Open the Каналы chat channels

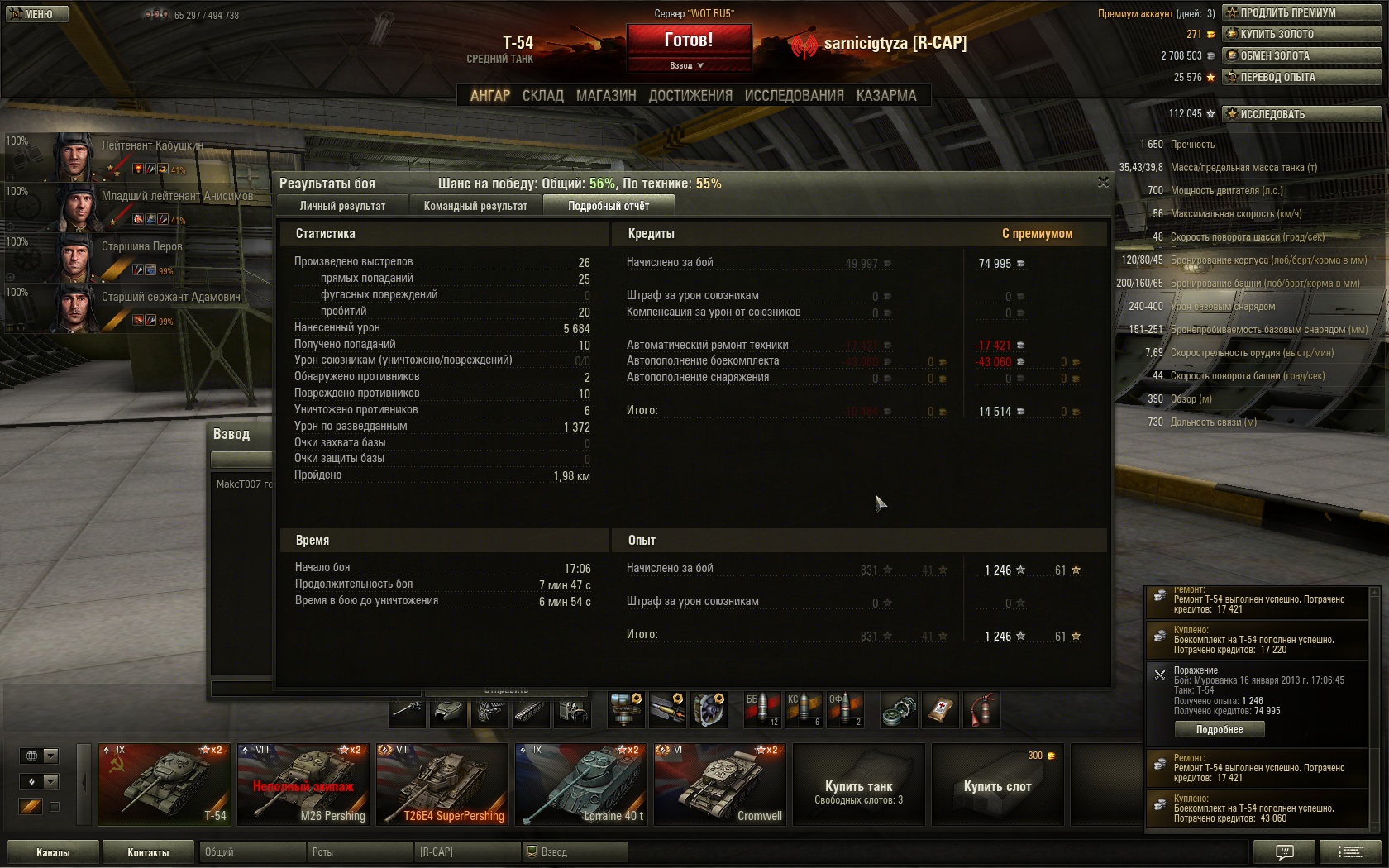click(53, 852)
